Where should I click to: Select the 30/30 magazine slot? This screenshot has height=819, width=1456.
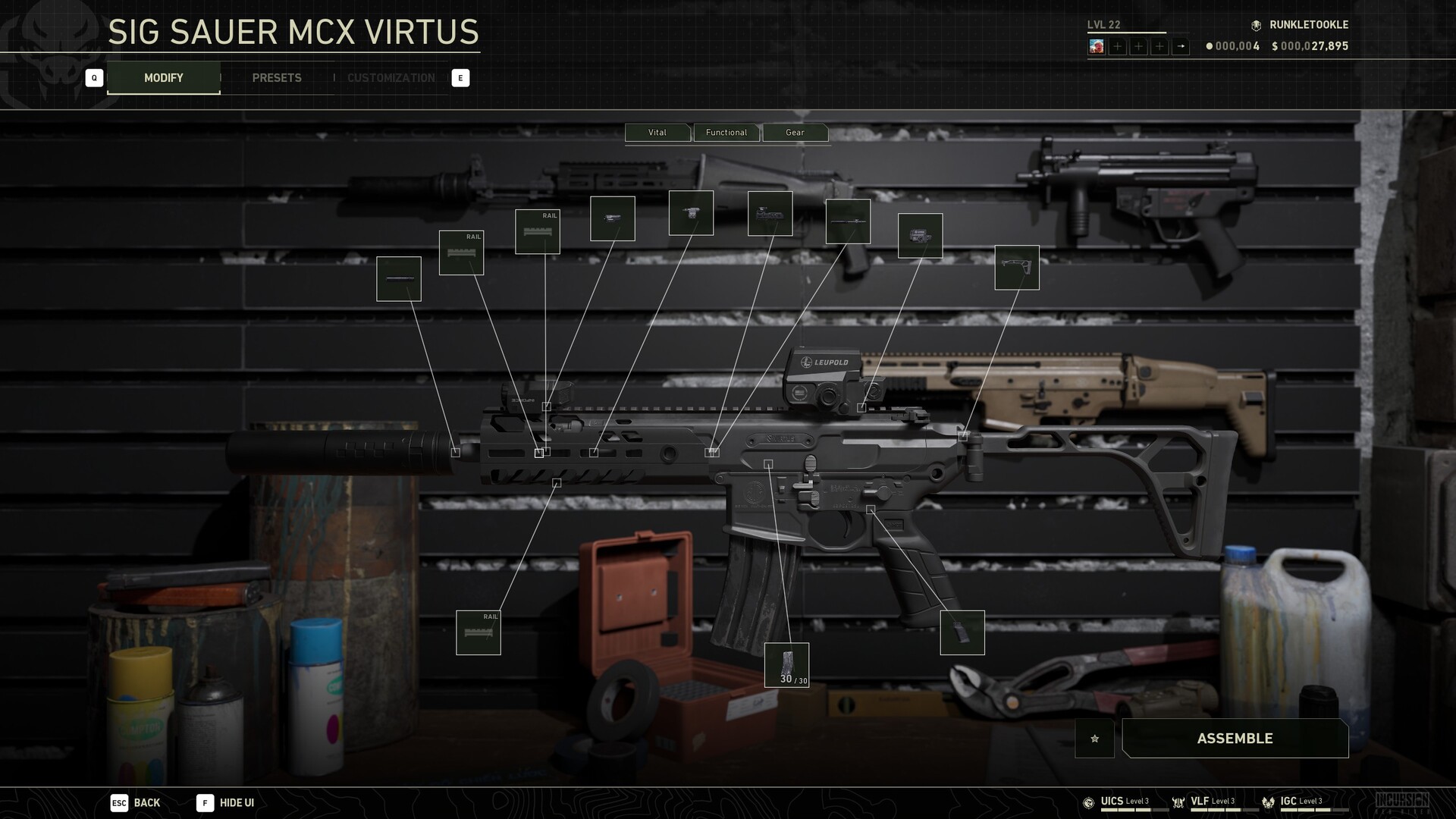pyautogui.click(x=786, y=665)
